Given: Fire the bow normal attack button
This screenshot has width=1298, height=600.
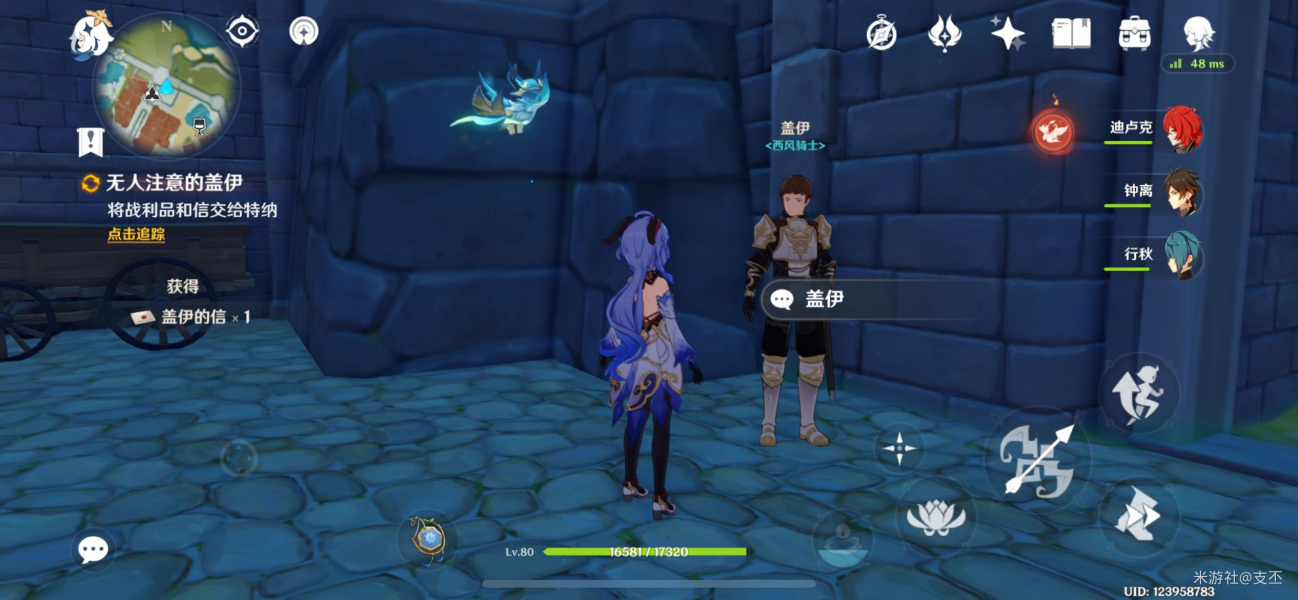Looking at the screenshot, I should (x=1037, y=458).
